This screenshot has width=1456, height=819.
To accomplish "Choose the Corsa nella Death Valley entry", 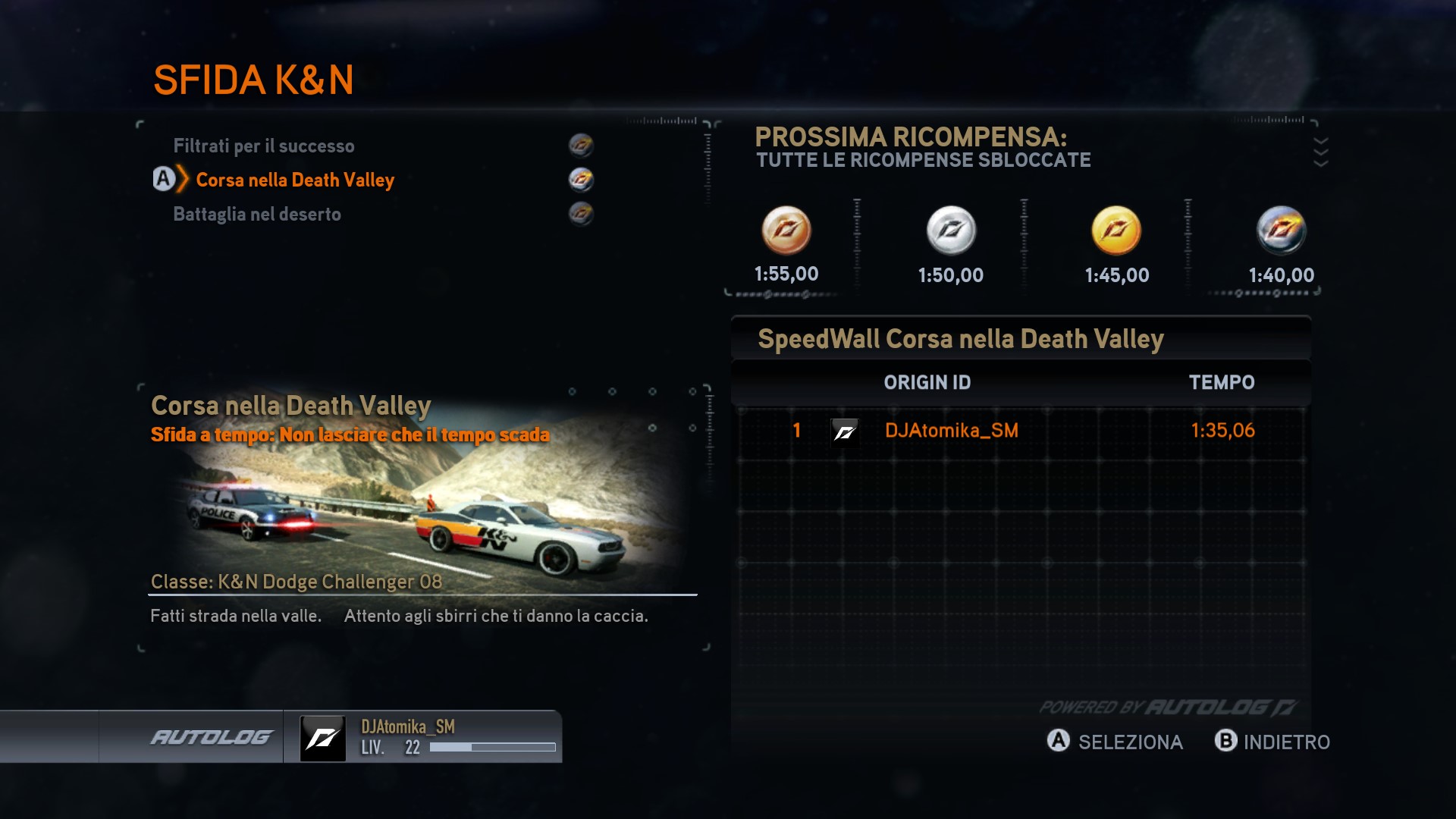I will pyautogui.click(x=295, y=180).
